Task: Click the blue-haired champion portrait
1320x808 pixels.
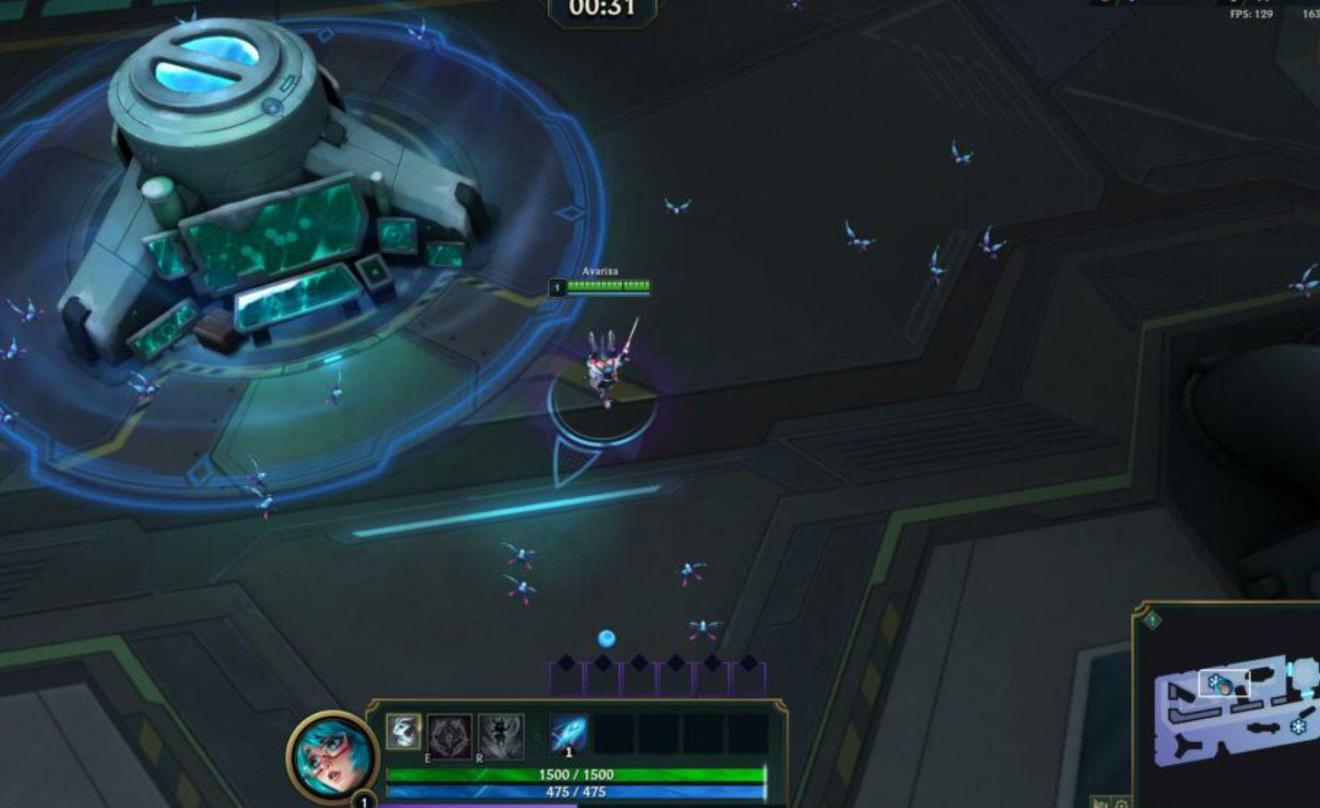Action: [x=332, y=756]
